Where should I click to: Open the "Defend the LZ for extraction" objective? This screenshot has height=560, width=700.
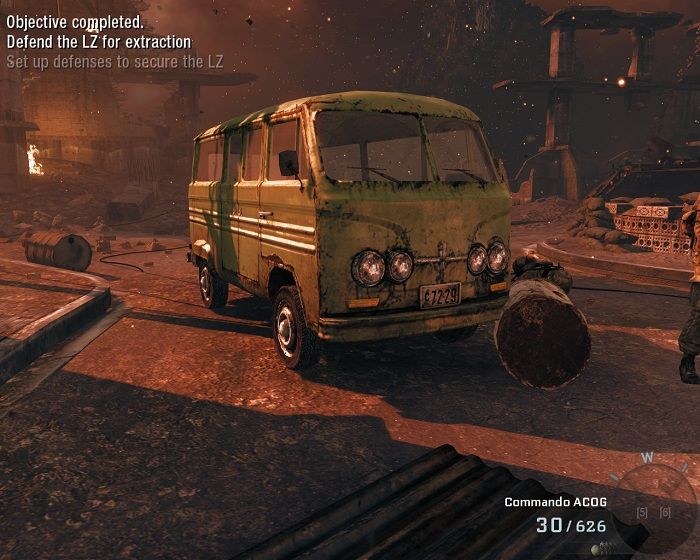(98, 42)
